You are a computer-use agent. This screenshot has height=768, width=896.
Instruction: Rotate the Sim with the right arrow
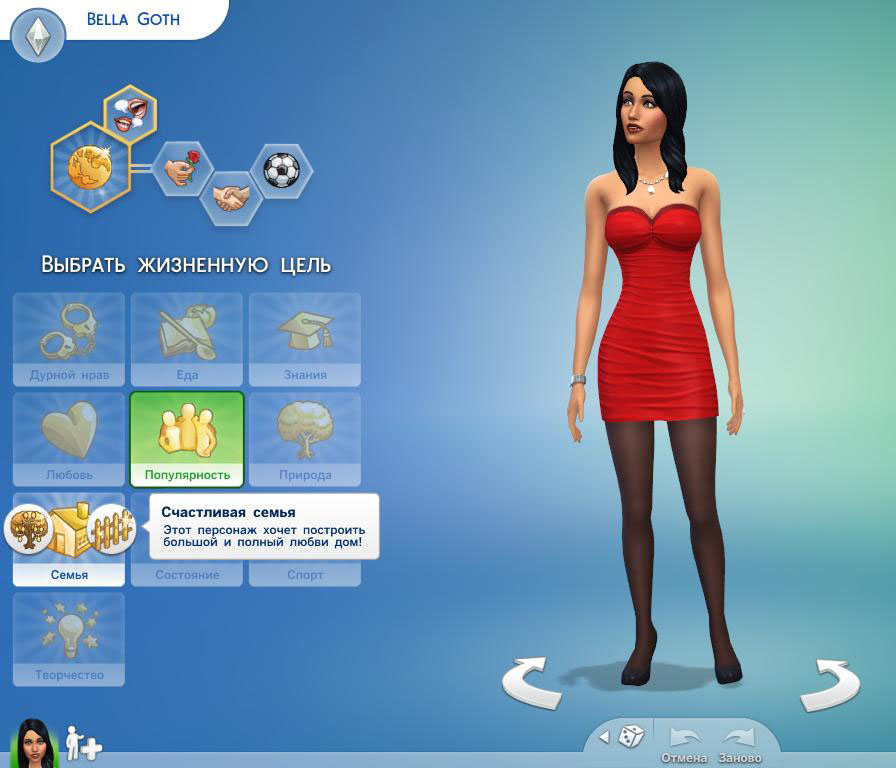coord(830,684)
